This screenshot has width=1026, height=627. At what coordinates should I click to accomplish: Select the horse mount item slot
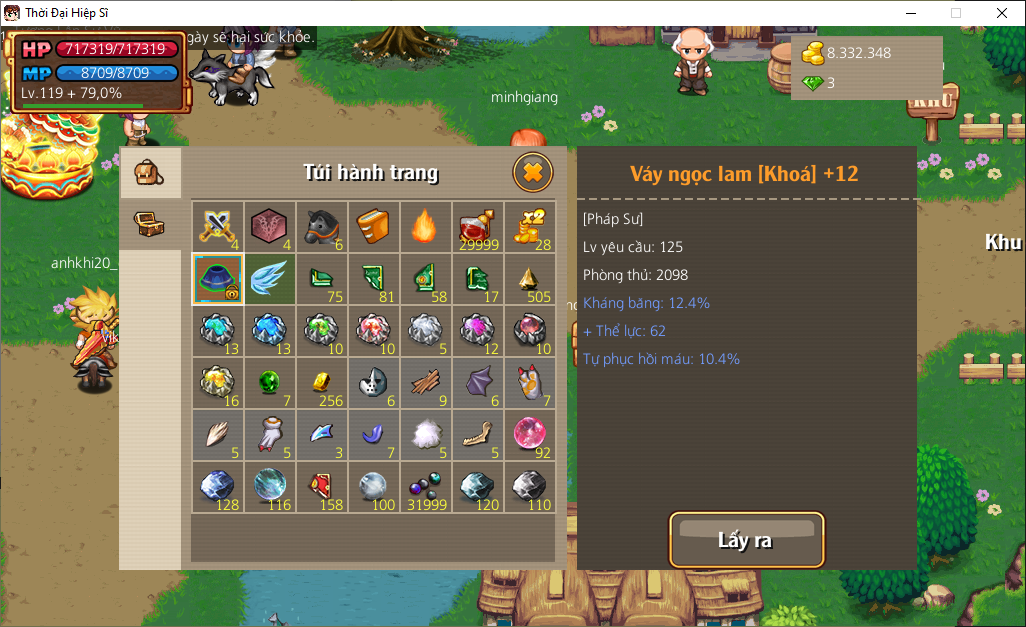coord(322,227)
